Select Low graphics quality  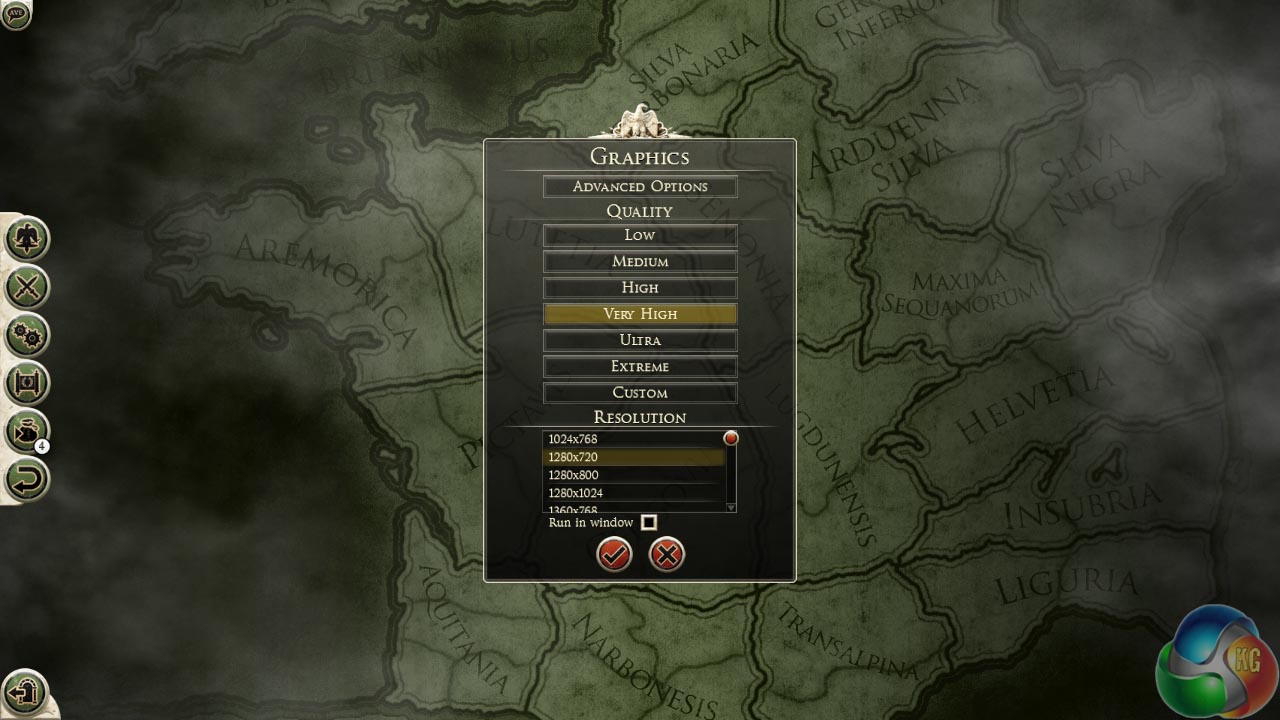tap(640, 235)
